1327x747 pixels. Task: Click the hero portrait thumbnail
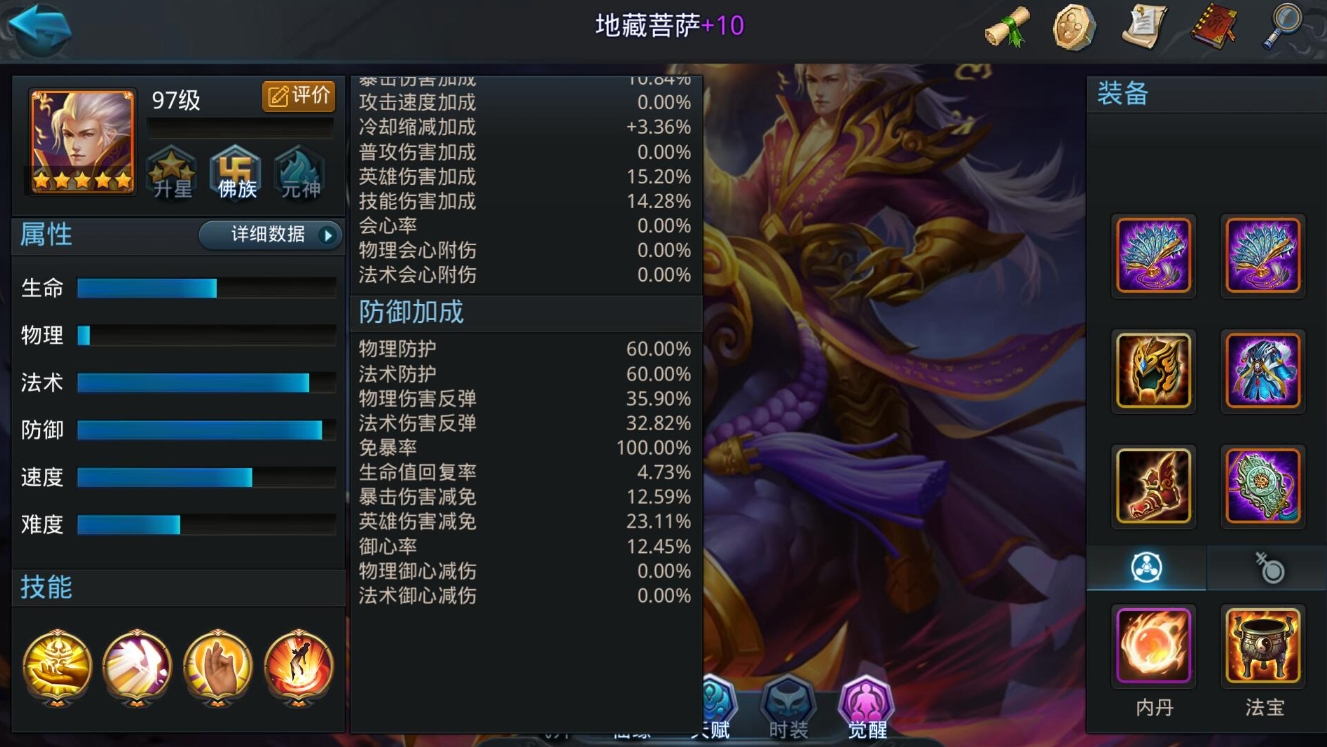80,133
